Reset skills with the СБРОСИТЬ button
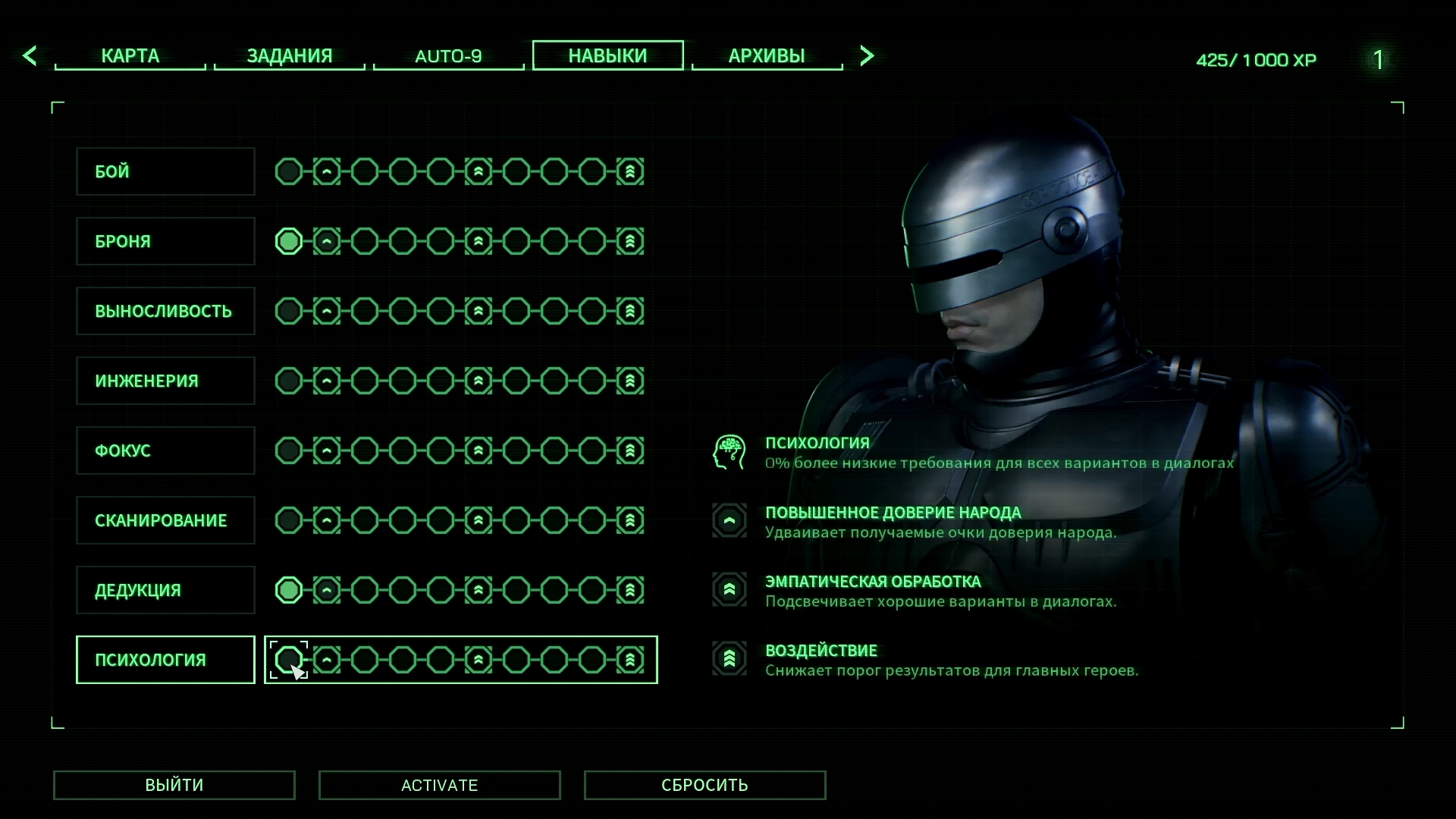This screenshot has width=1456, height=819. click(704, 785)
